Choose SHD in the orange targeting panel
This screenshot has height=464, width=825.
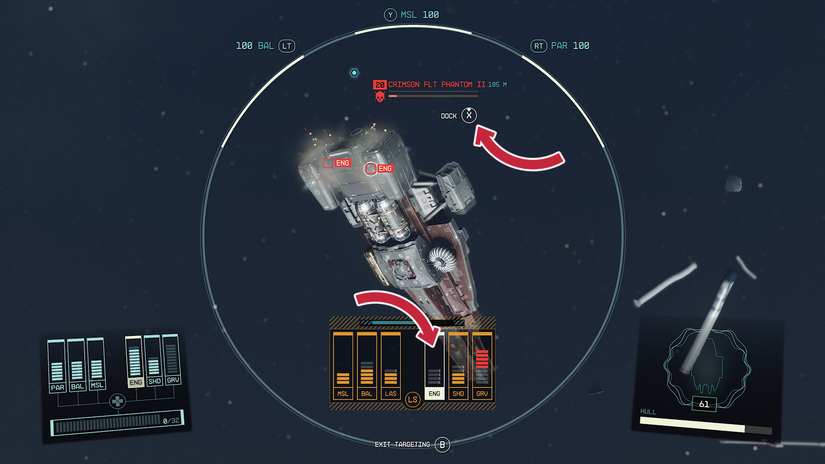pos(459,364)
